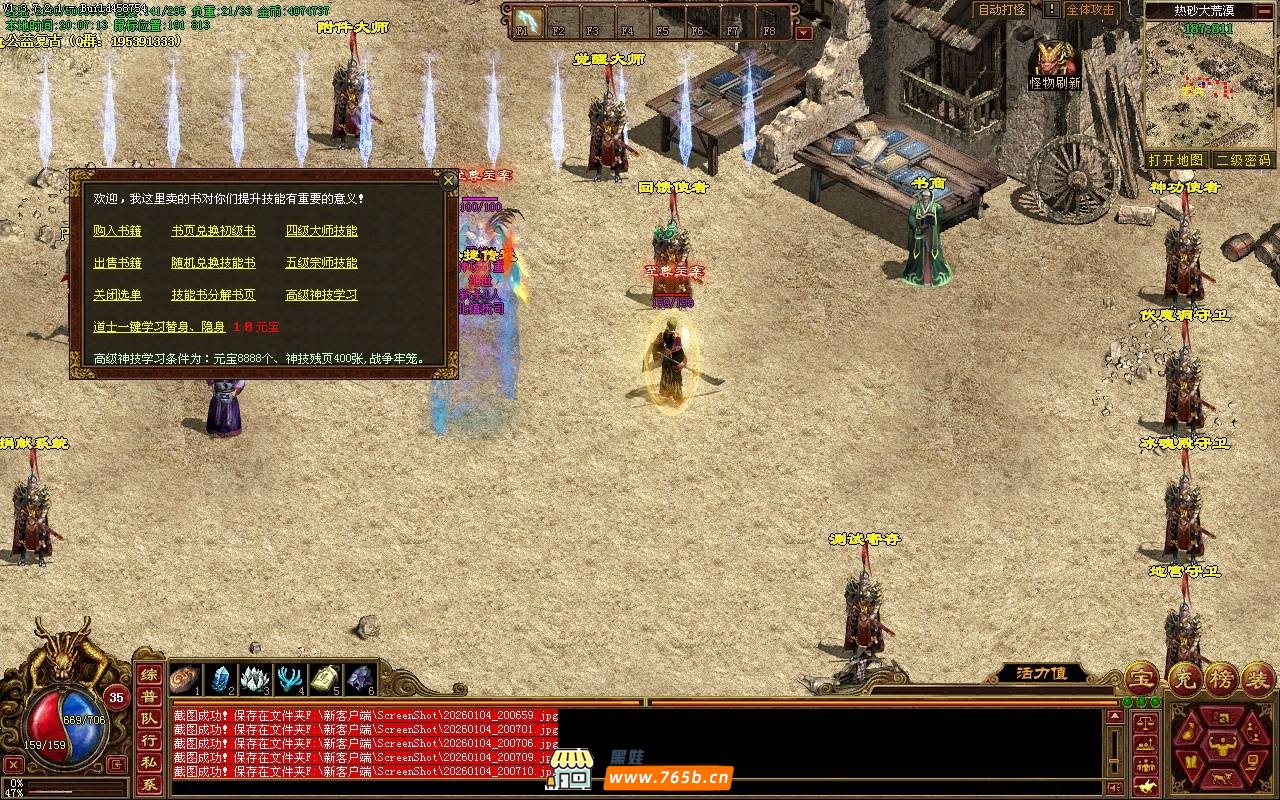Open 四级大师技能 master skills
This screenshot has width=1280, height=800.
pyautogui.click(x=321, y=231)
